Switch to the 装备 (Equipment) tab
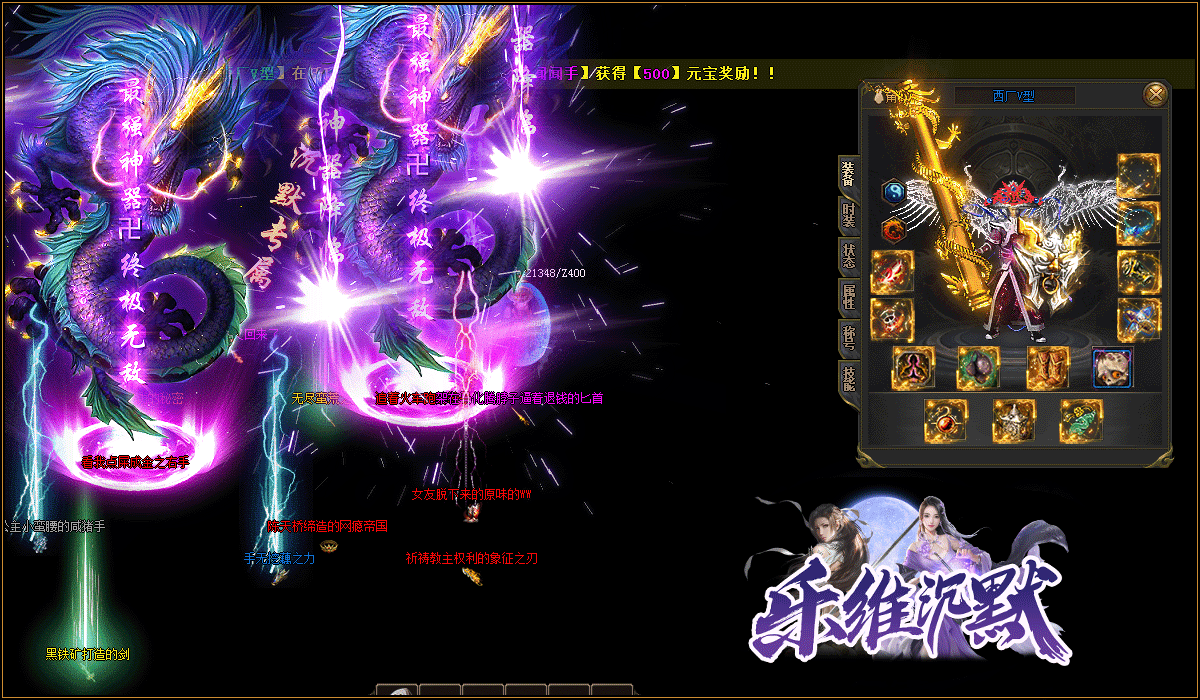Image resolution: width=1200 pixels, height=700 pixels. [848, 174]
